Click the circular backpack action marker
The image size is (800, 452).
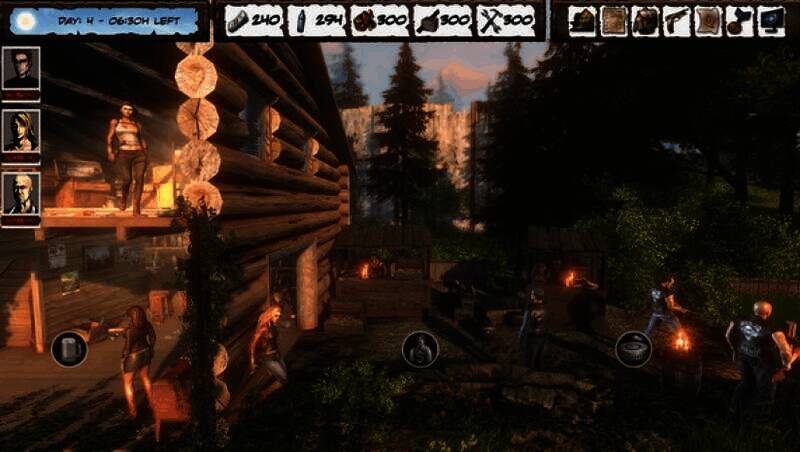coord(420,350)
